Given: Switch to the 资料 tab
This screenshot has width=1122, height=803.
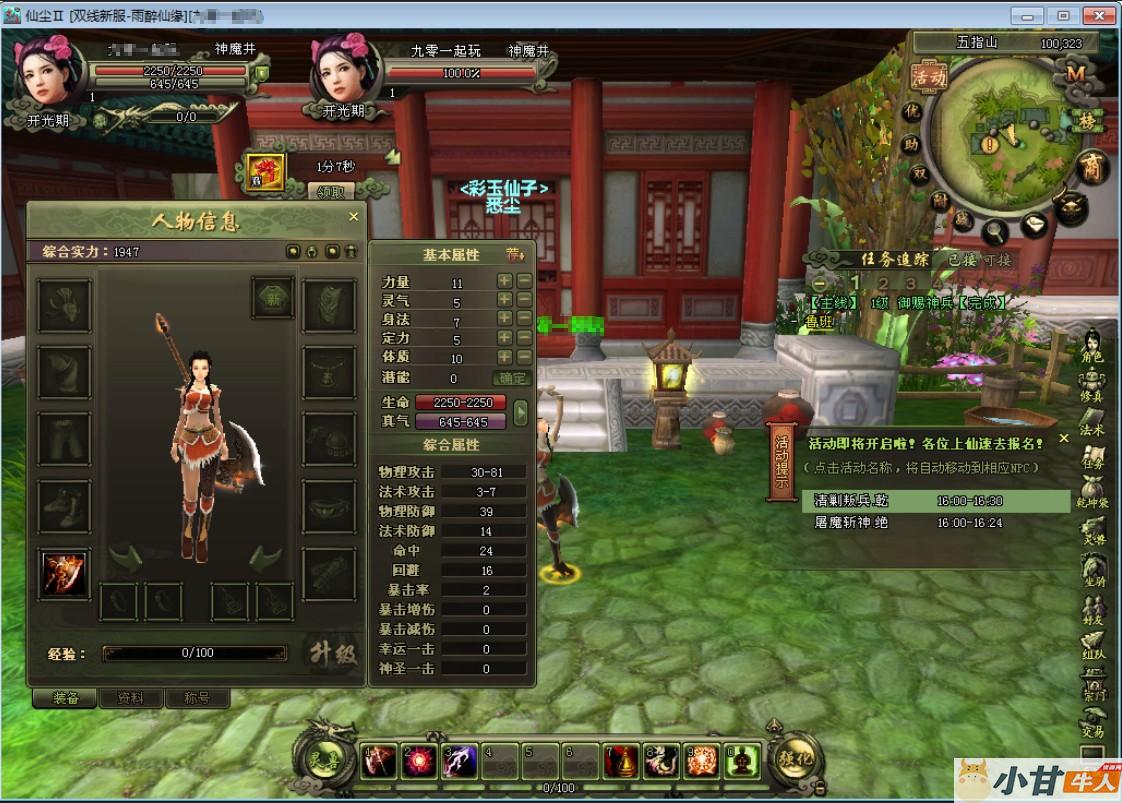Looking at the screenshot, I should tap(131, 698).
